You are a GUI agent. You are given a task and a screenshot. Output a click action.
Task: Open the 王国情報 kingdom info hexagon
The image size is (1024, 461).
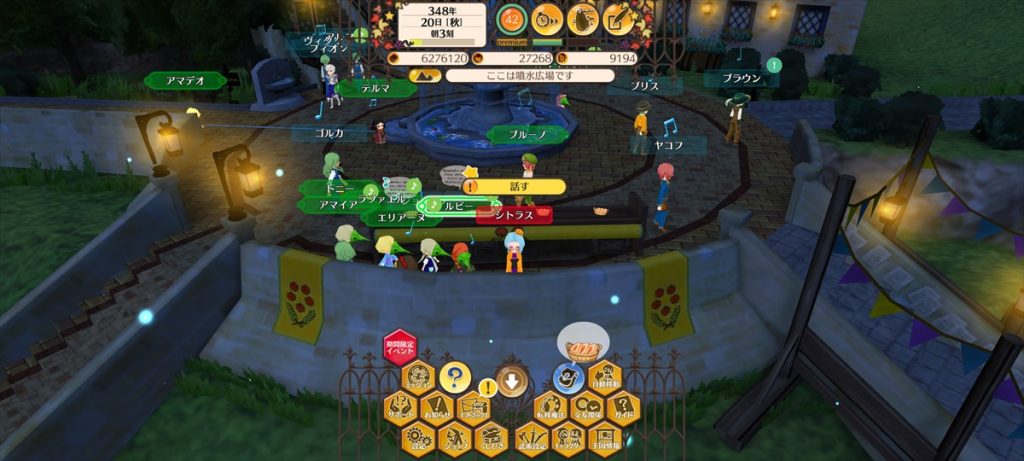click(x=605, y=437)
